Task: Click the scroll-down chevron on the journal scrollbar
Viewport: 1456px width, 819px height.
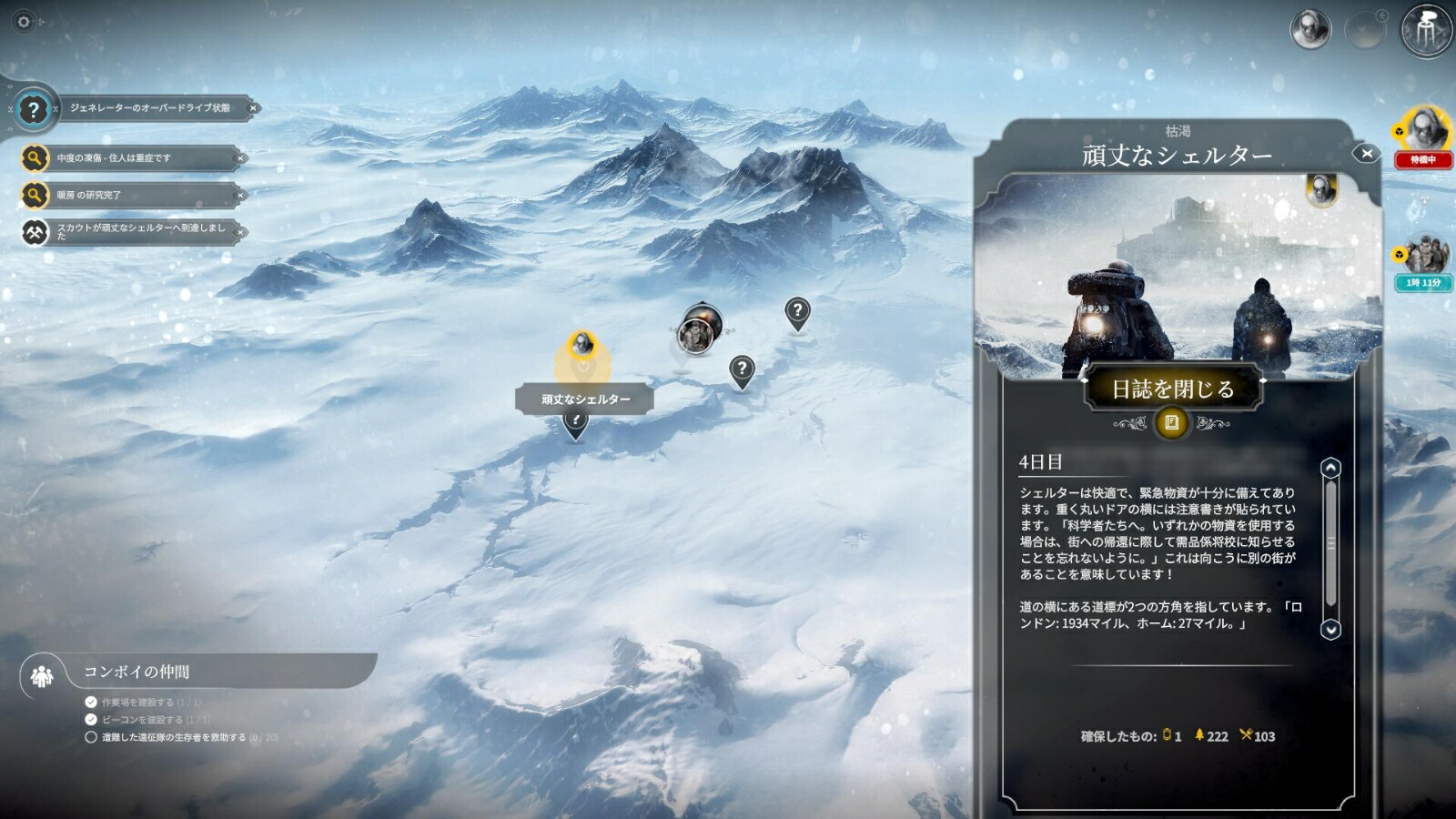Action: 1330,628
